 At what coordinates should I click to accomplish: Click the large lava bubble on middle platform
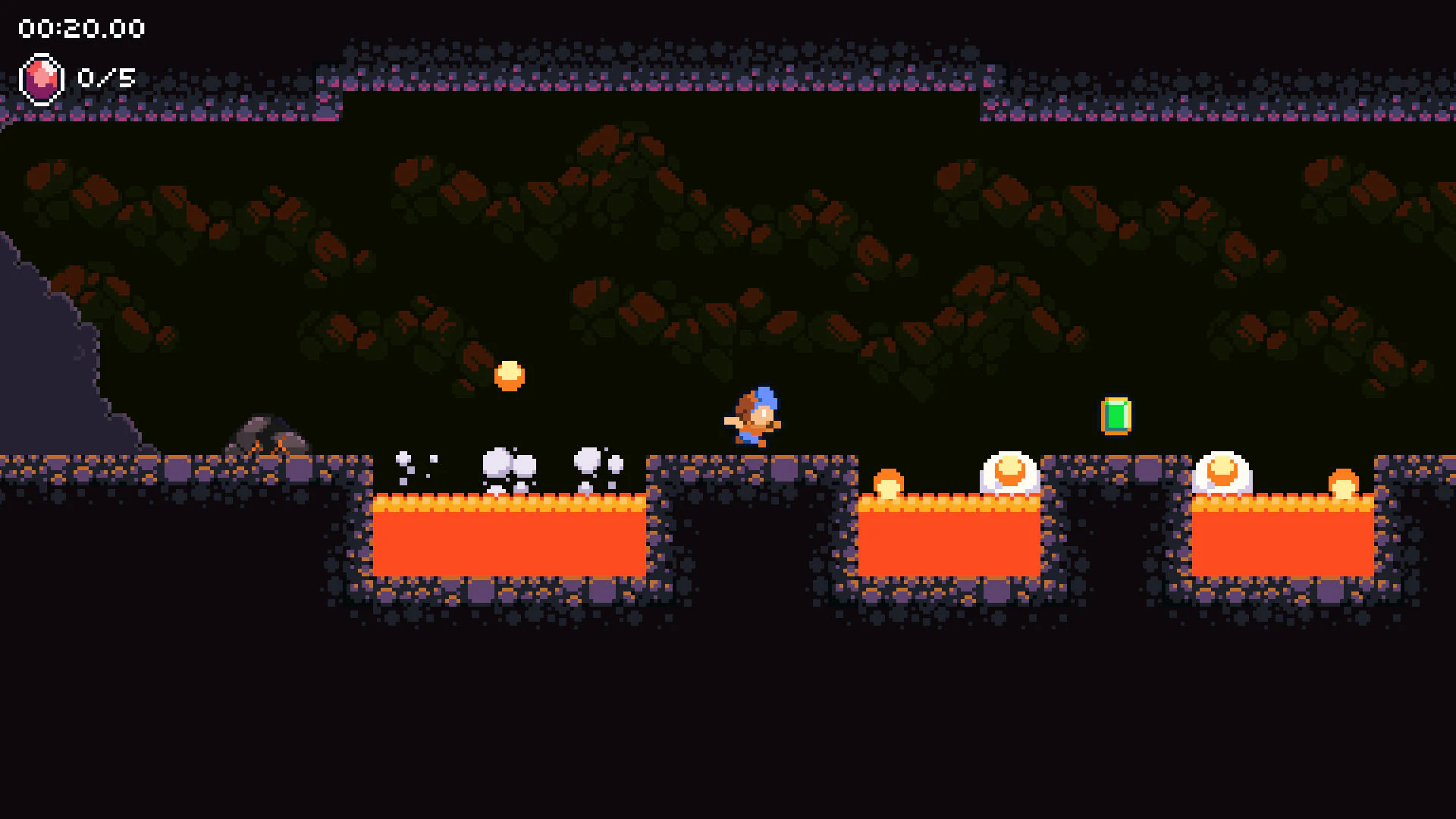tap(1008, 470)
